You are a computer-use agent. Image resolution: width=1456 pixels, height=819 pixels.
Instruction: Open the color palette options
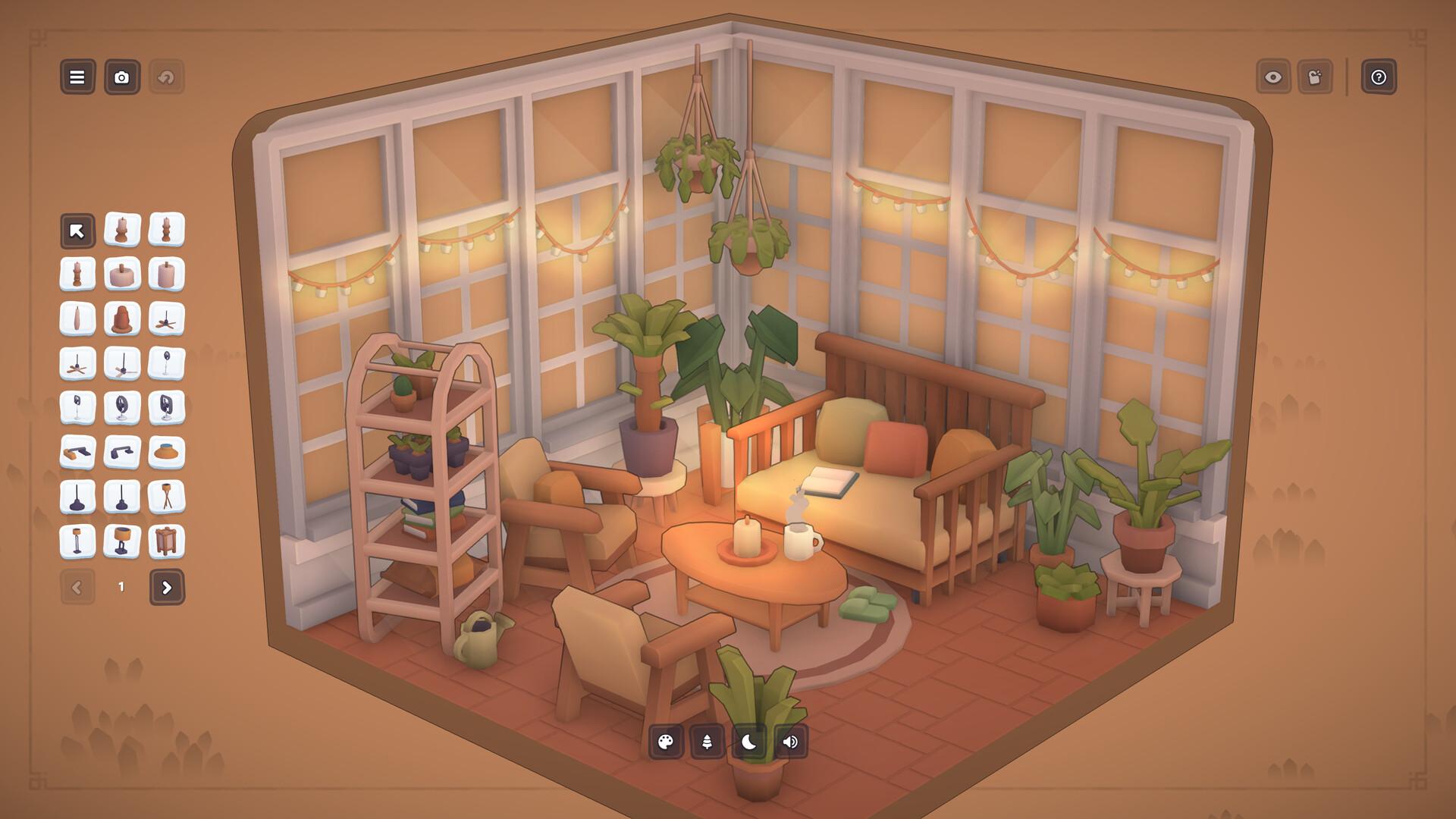tap(666, 742)
